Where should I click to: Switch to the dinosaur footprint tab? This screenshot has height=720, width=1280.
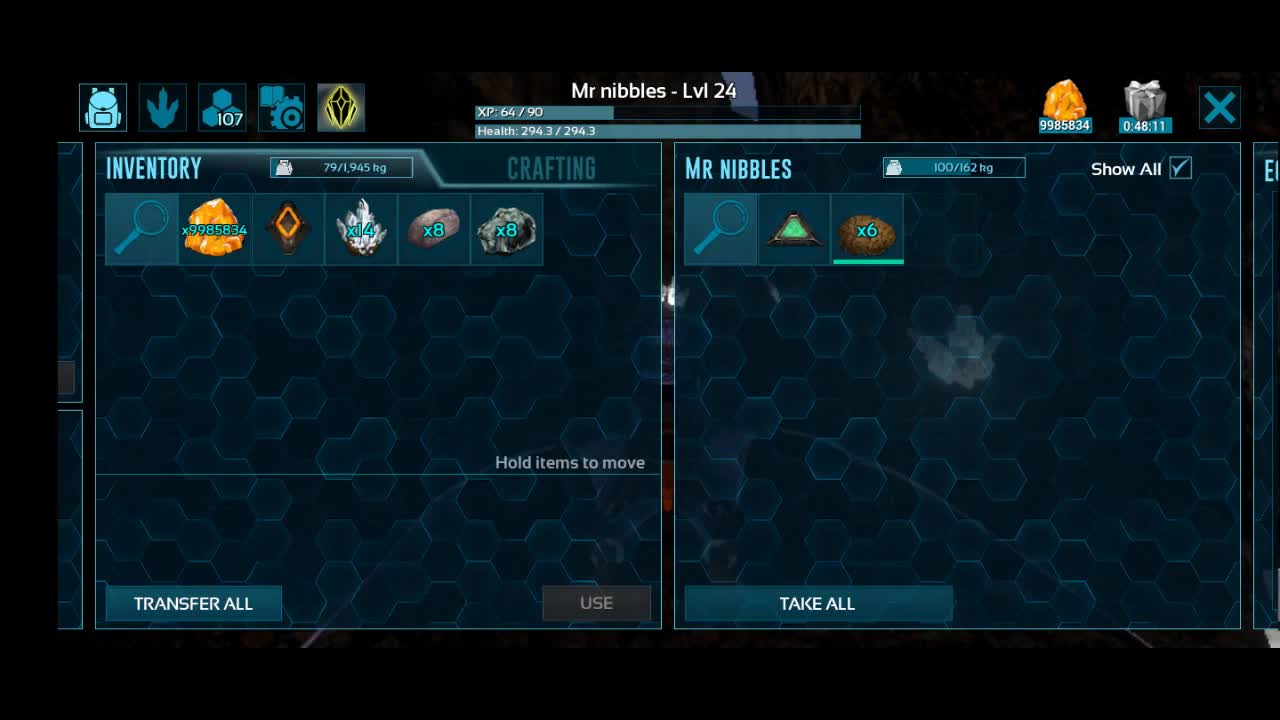point(162,107)
